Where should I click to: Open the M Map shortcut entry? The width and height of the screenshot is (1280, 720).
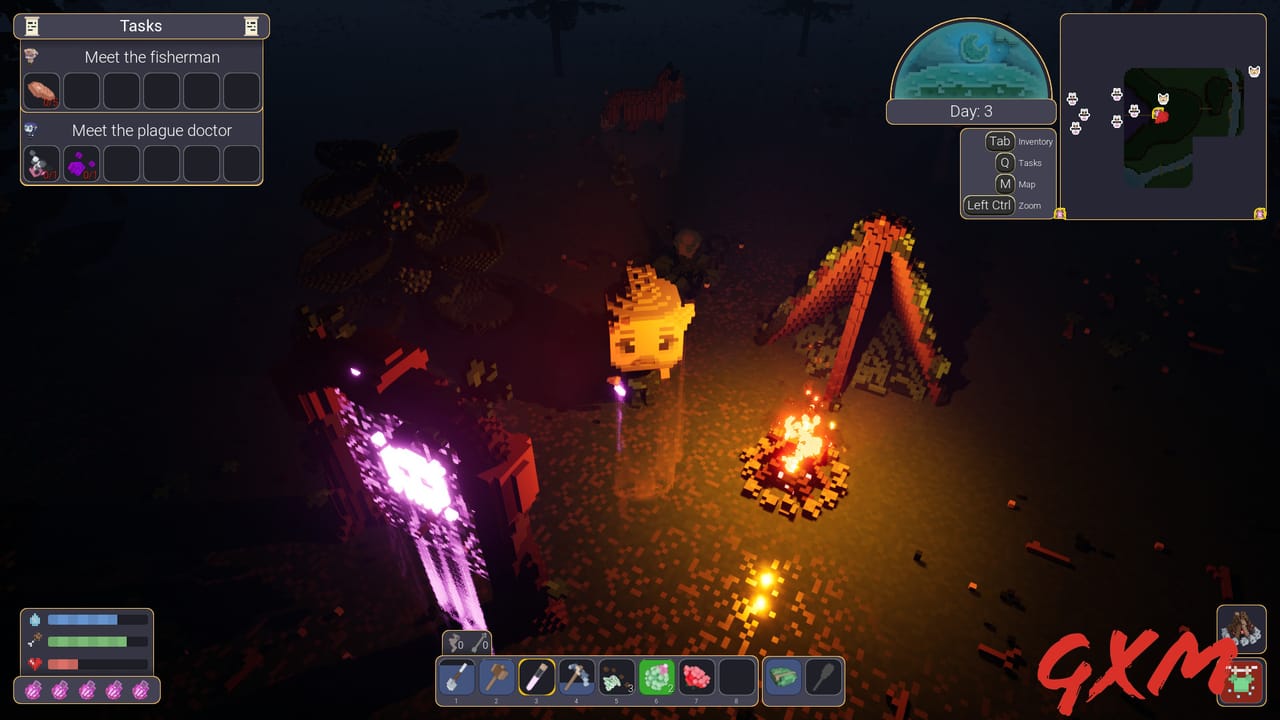click(1005, 184)
